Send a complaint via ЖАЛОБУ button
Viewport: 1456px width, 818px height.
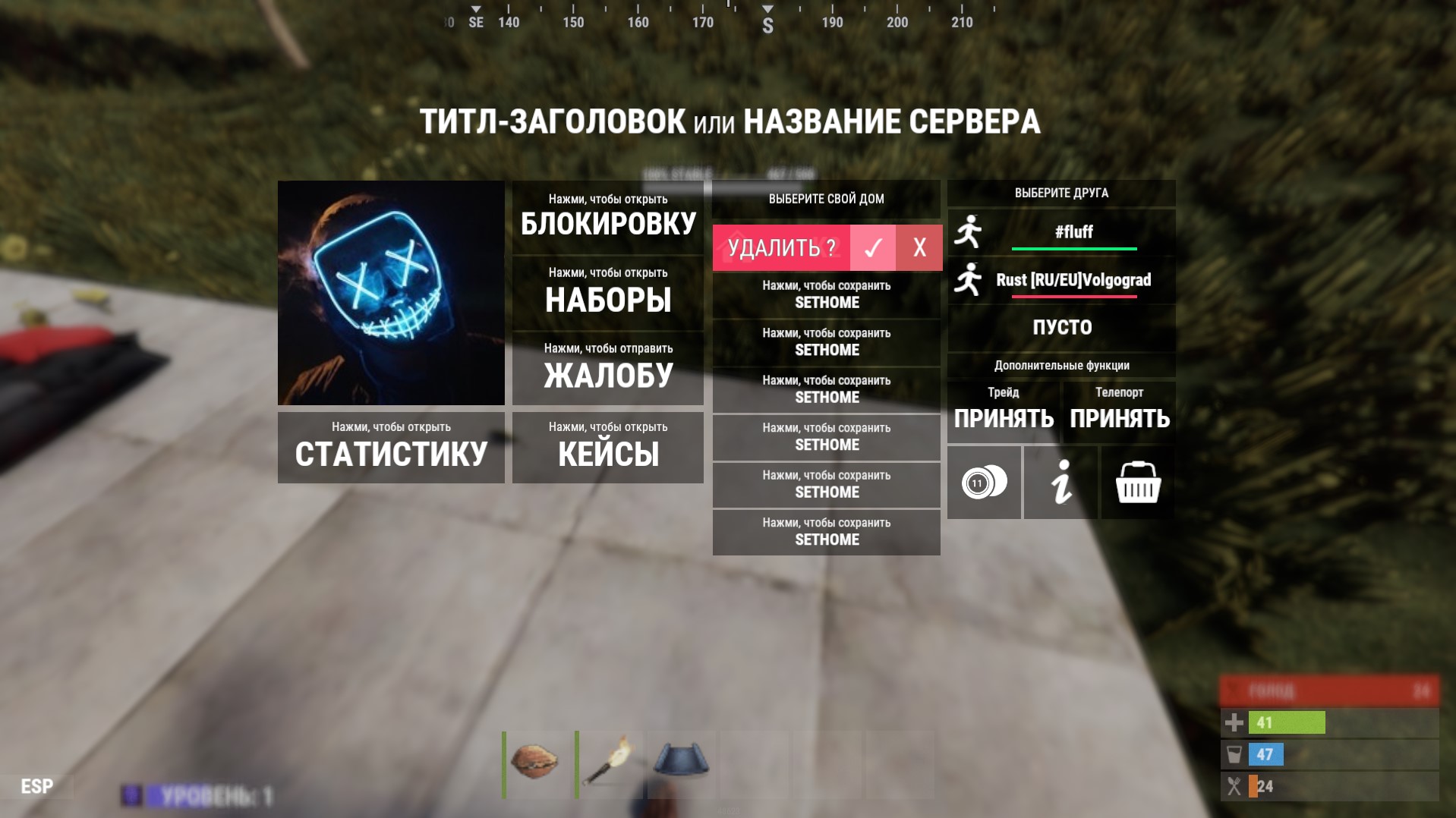click(607, 368)
